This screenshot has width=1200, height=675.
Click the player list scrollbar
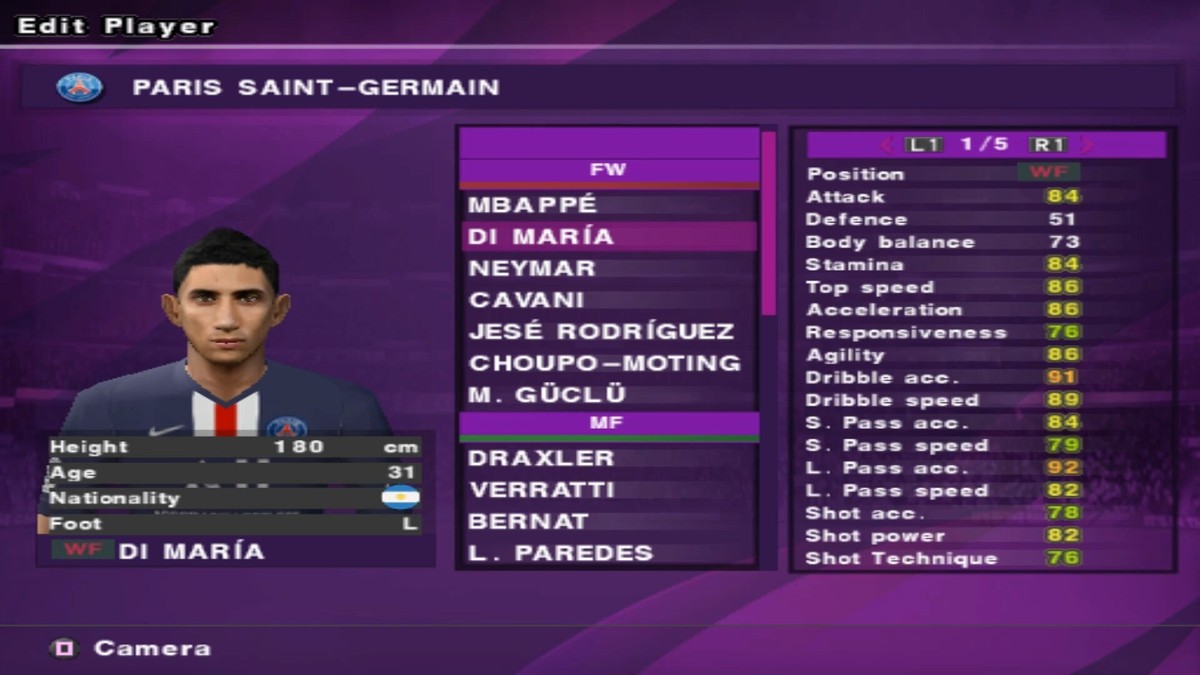768,224
